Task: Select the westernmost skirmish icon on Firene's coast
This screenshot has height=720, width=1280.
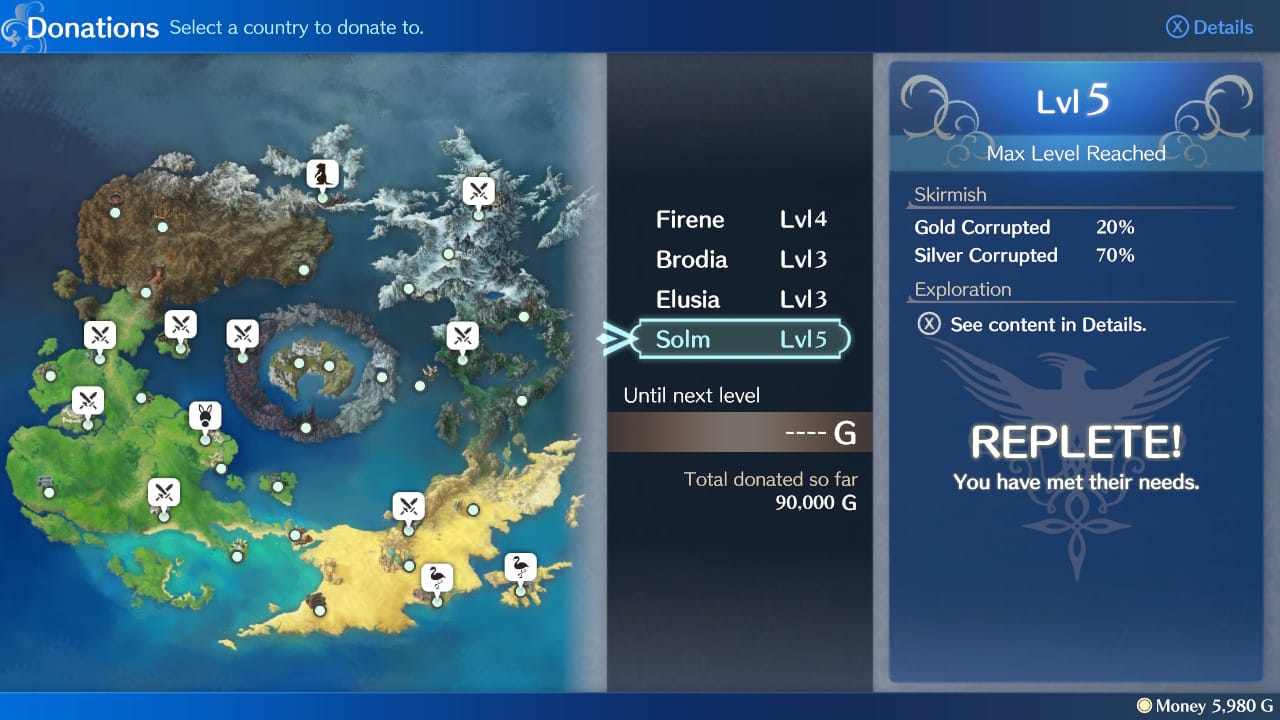Action: click(88, 400)
